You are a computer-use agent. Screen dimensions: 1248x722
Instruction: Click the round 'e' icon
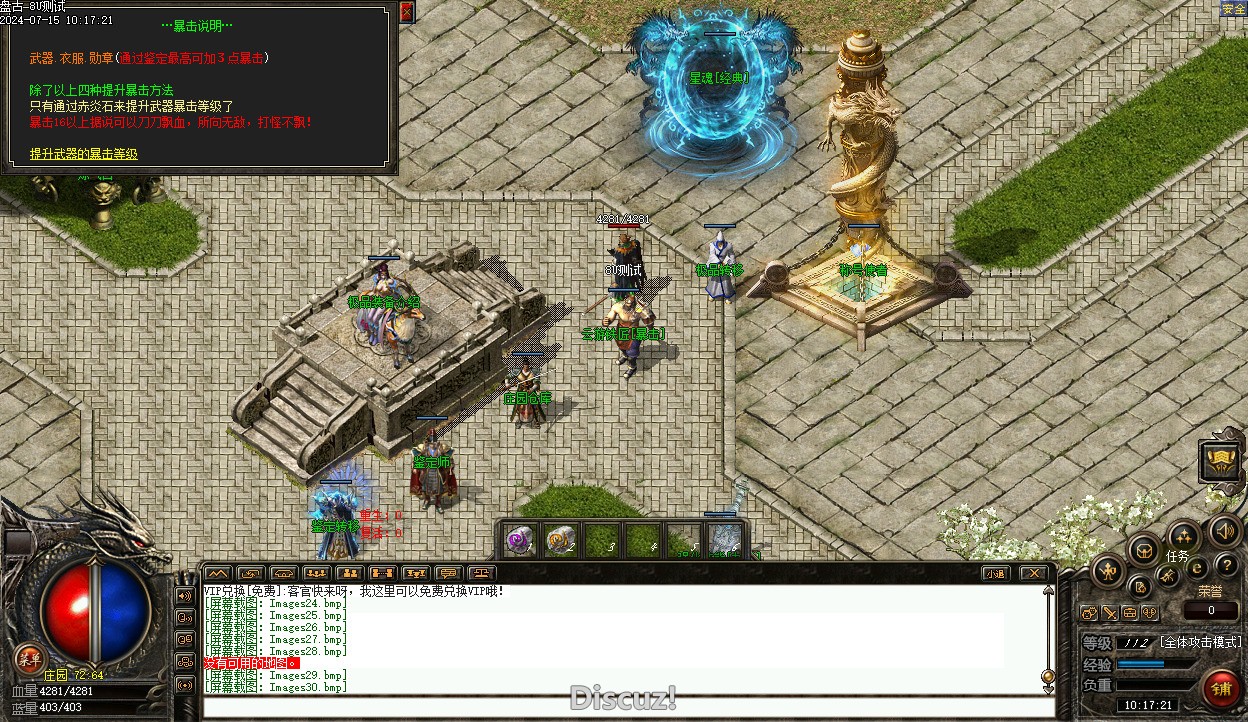tap(1196, 568)
